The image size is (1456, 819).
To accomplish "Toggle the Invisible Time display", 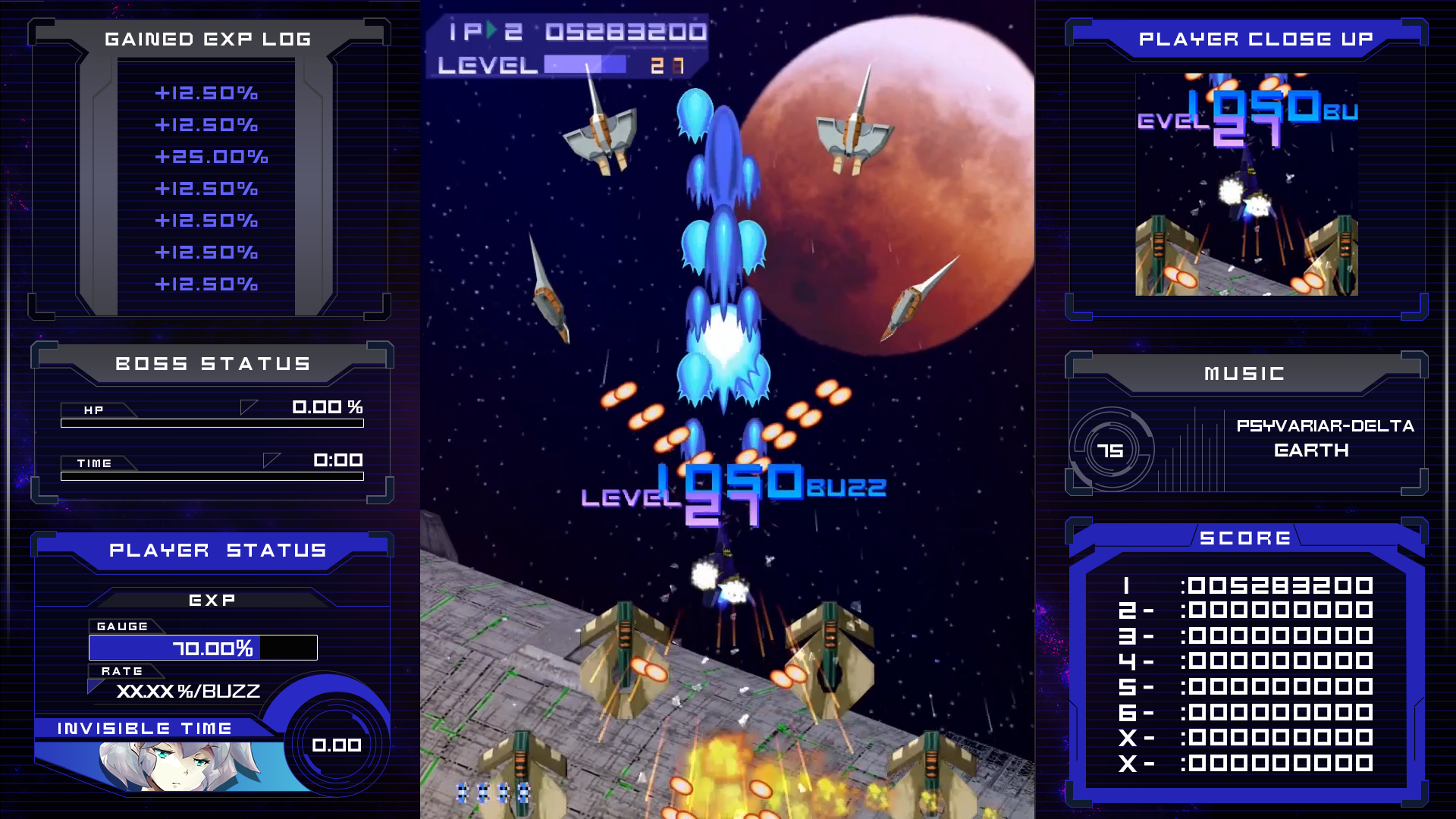I will (x=144, y=727).
